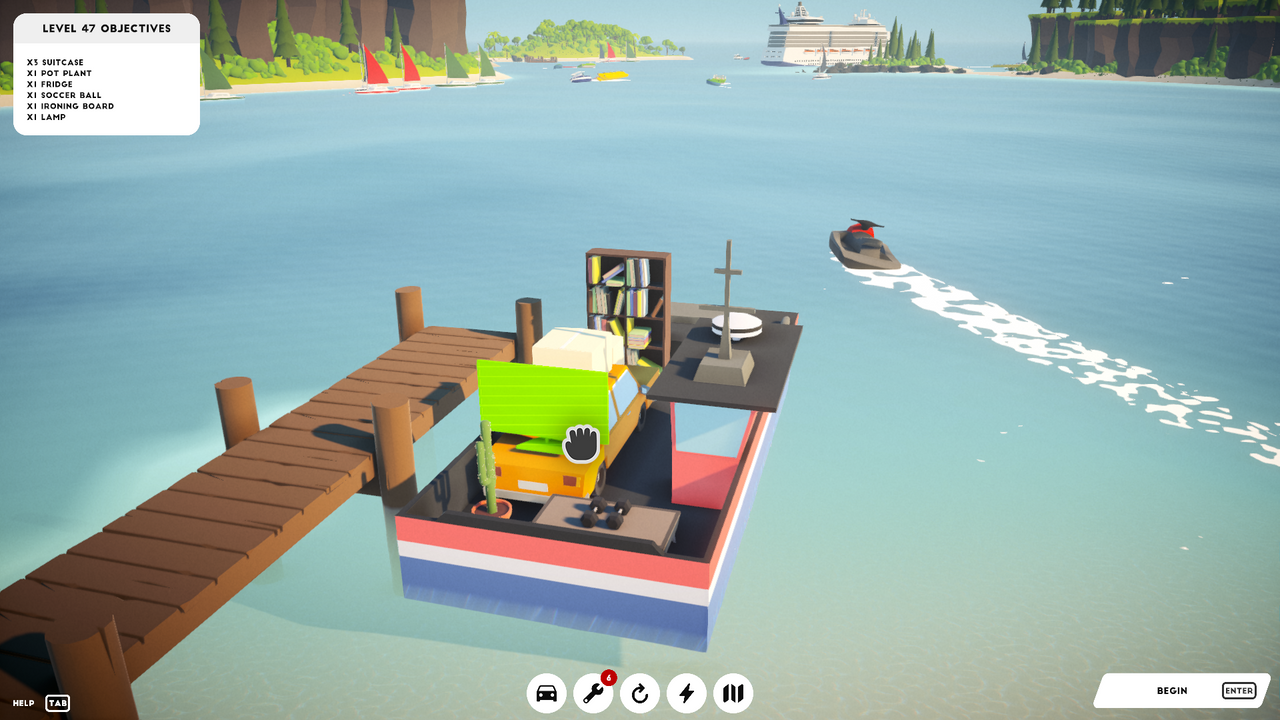
Task: Select the car tool icon
Action: click(x=546, y=692)
